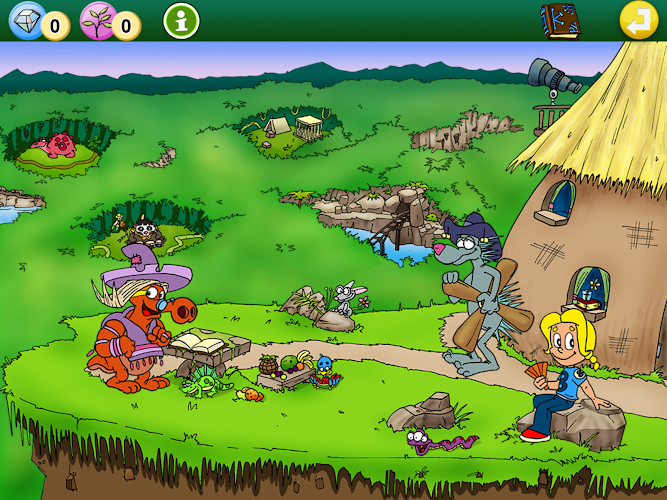Open the brown journal book
The height and width of the screenshot is (500, 667).
click(x=560, y=20)
